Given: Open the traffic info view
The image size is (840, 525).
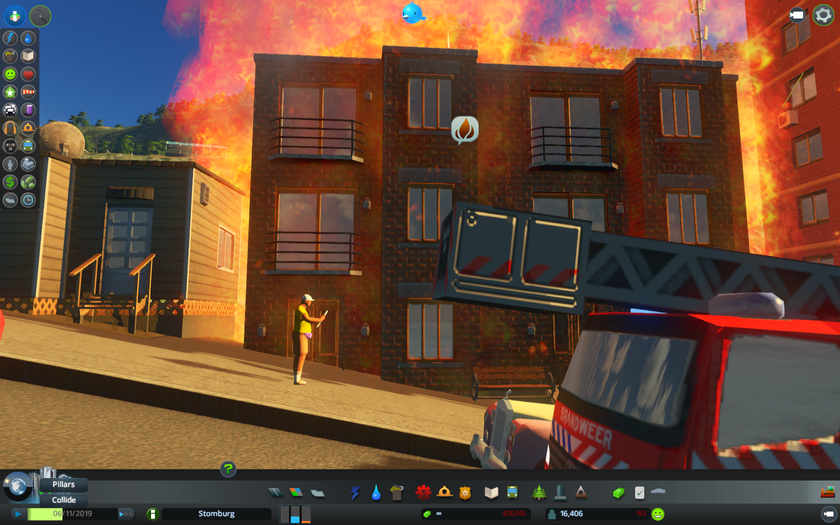Looking at the screenshot, I should tap(10, 110).
